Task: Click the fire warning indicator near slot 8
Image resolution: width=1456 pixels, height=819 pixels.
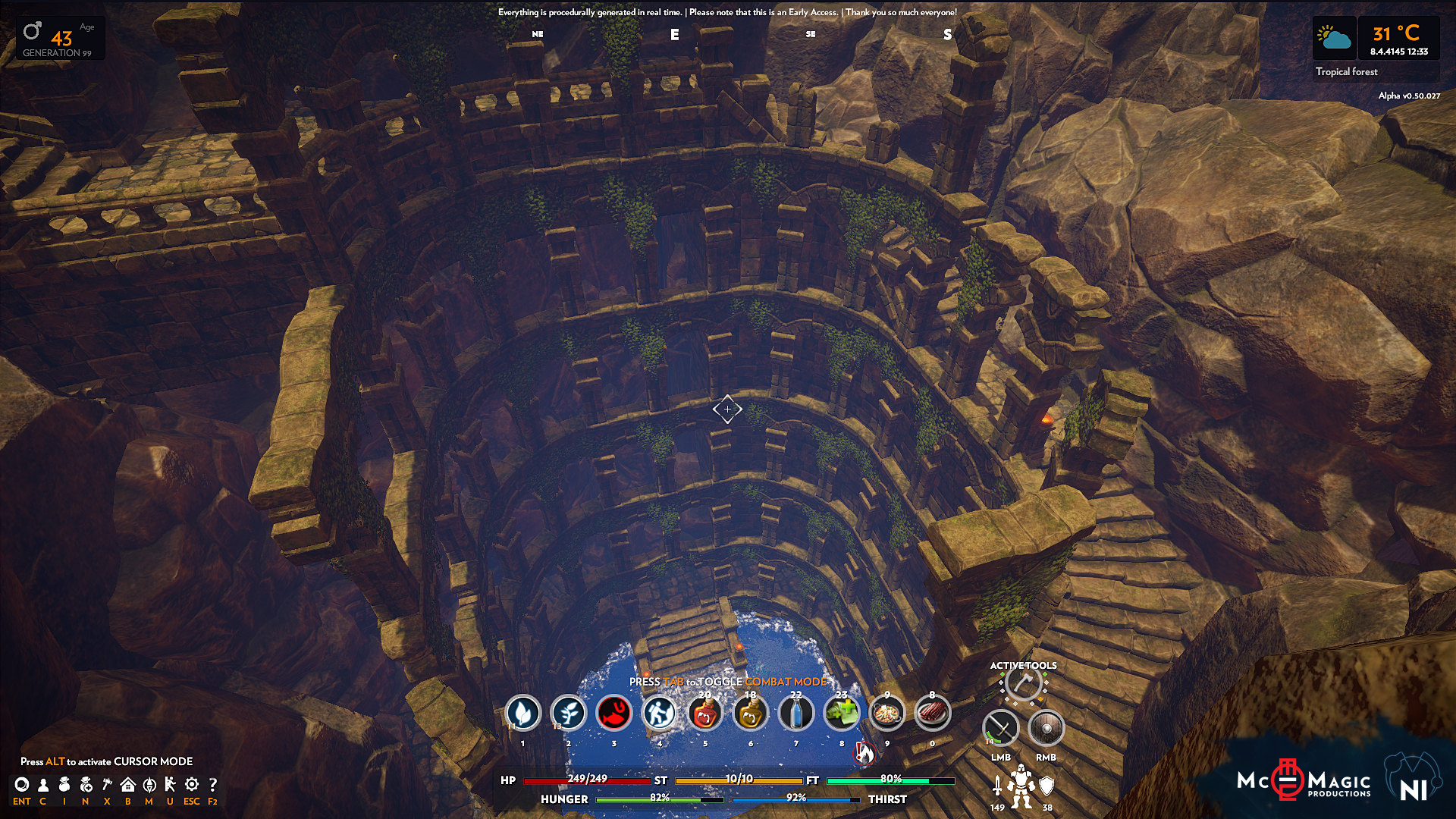Action: pyautogui.click(x=863, y=753)
